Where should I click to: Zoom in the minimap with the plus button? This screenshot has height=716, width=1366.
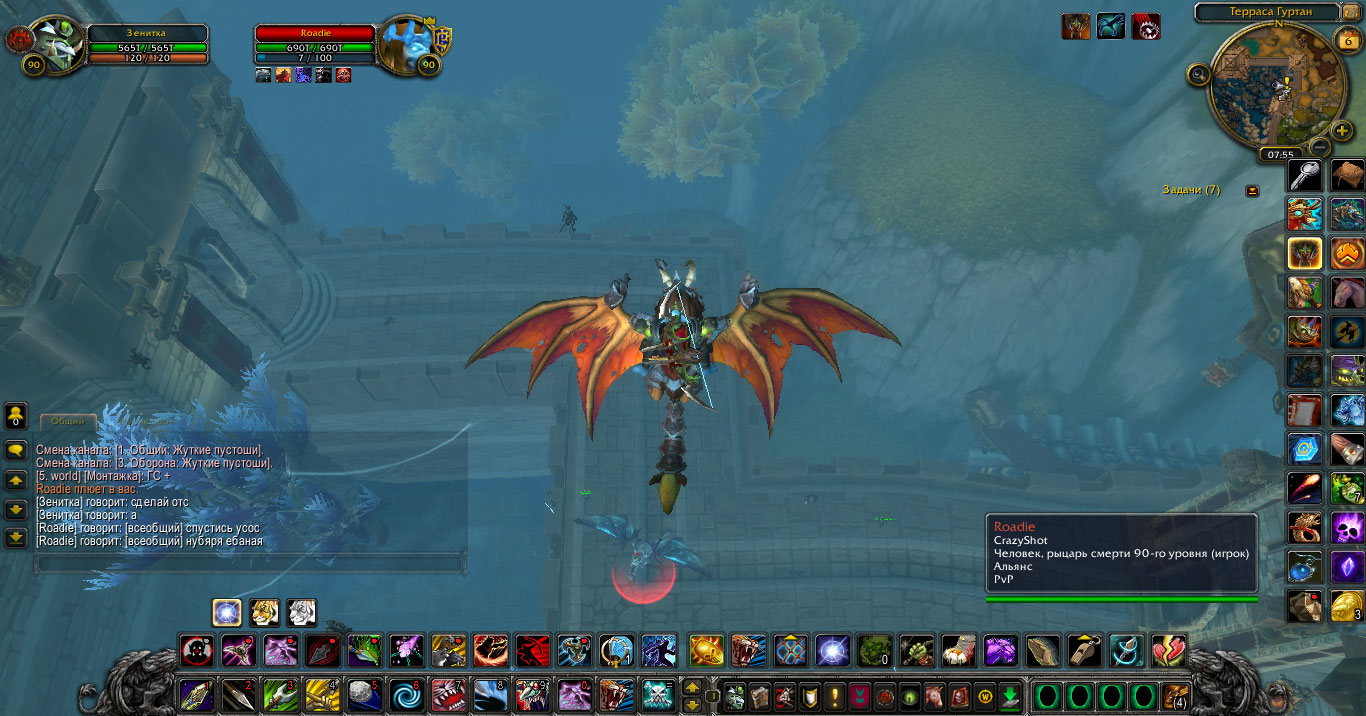[1342, 131]
